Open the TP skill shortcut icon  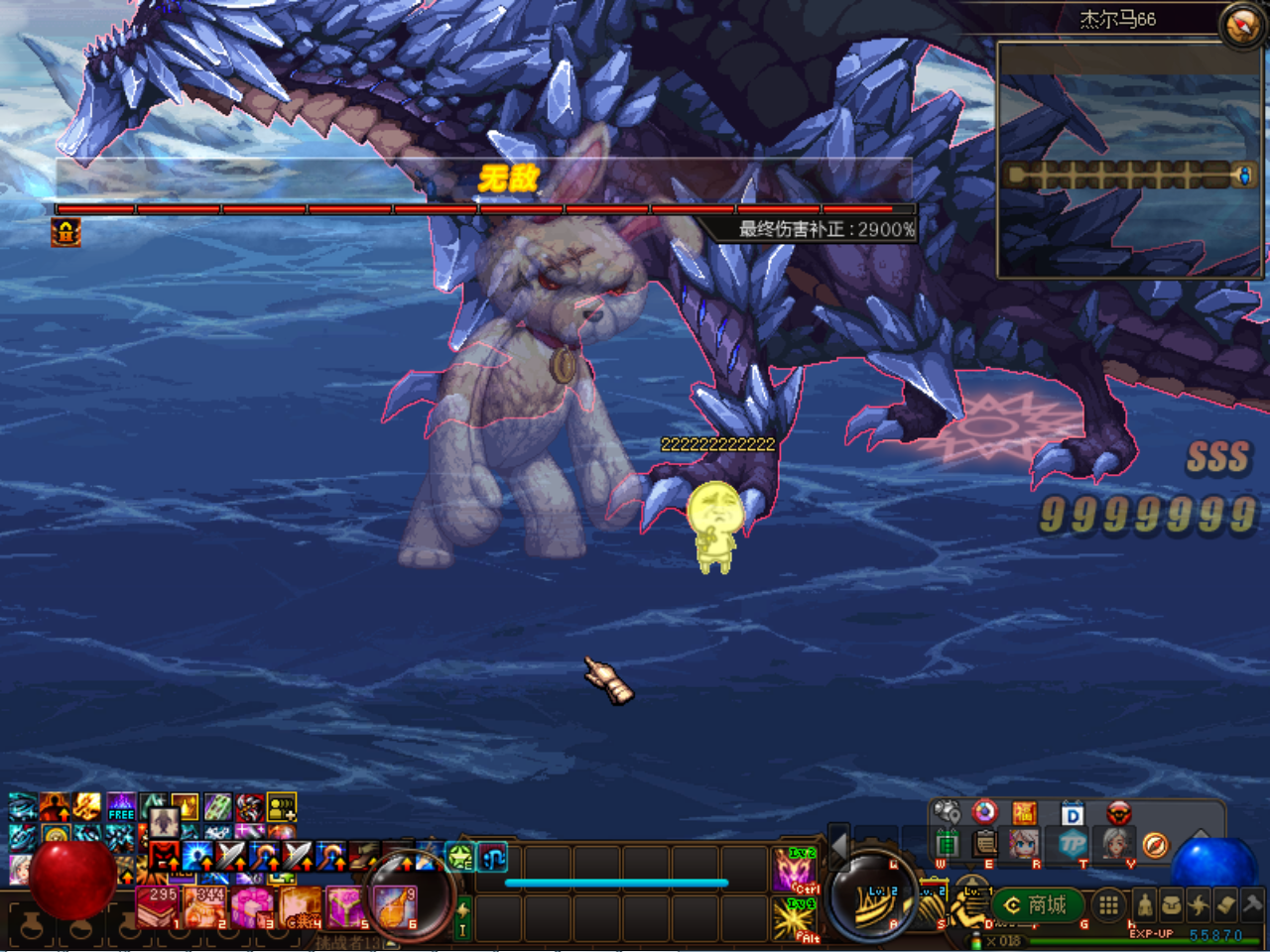pyautogui.click(x=1075, y=845)
